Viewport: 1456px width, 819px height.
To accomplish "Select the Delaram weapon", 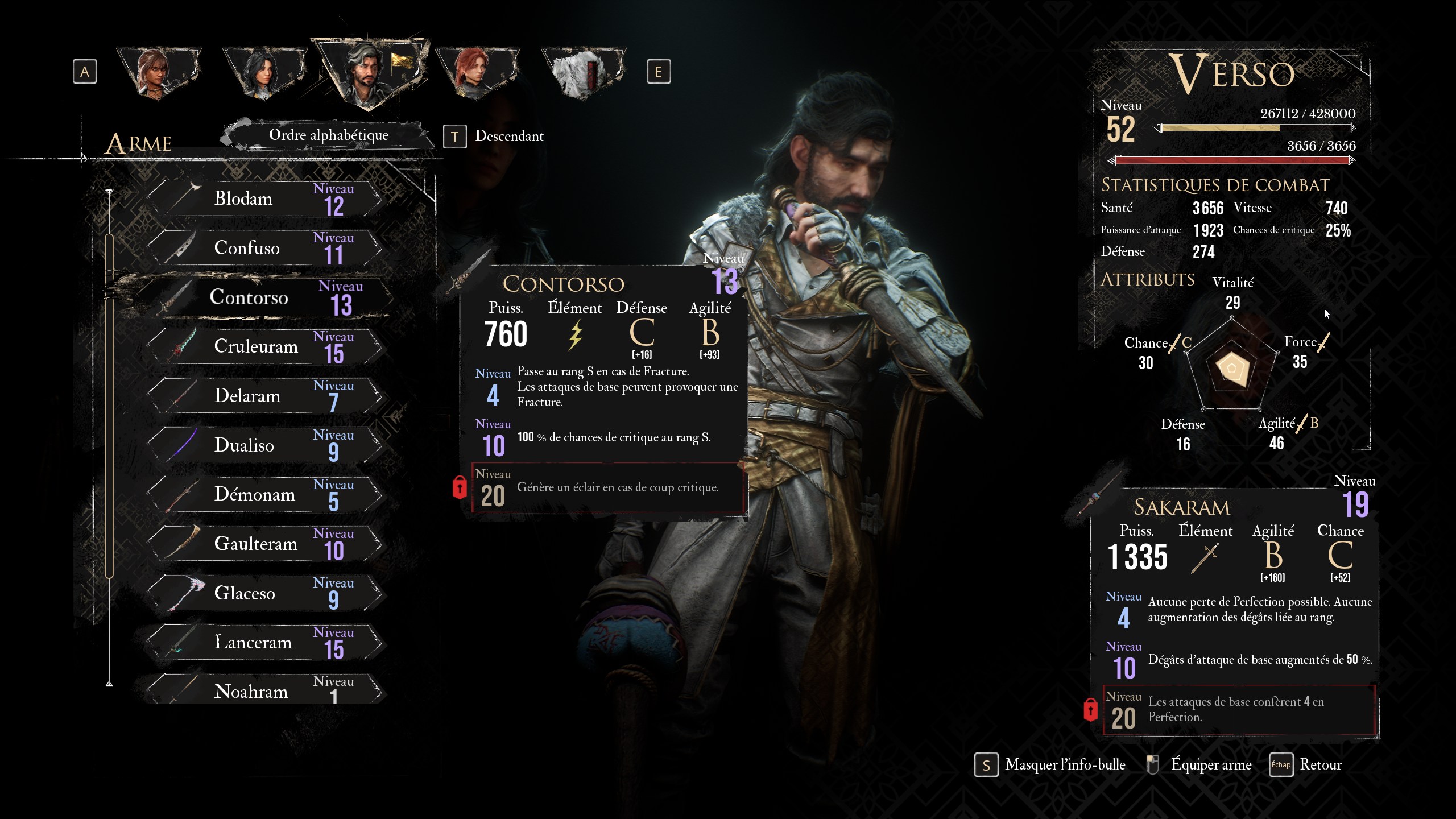I will [x=264, y=396].
